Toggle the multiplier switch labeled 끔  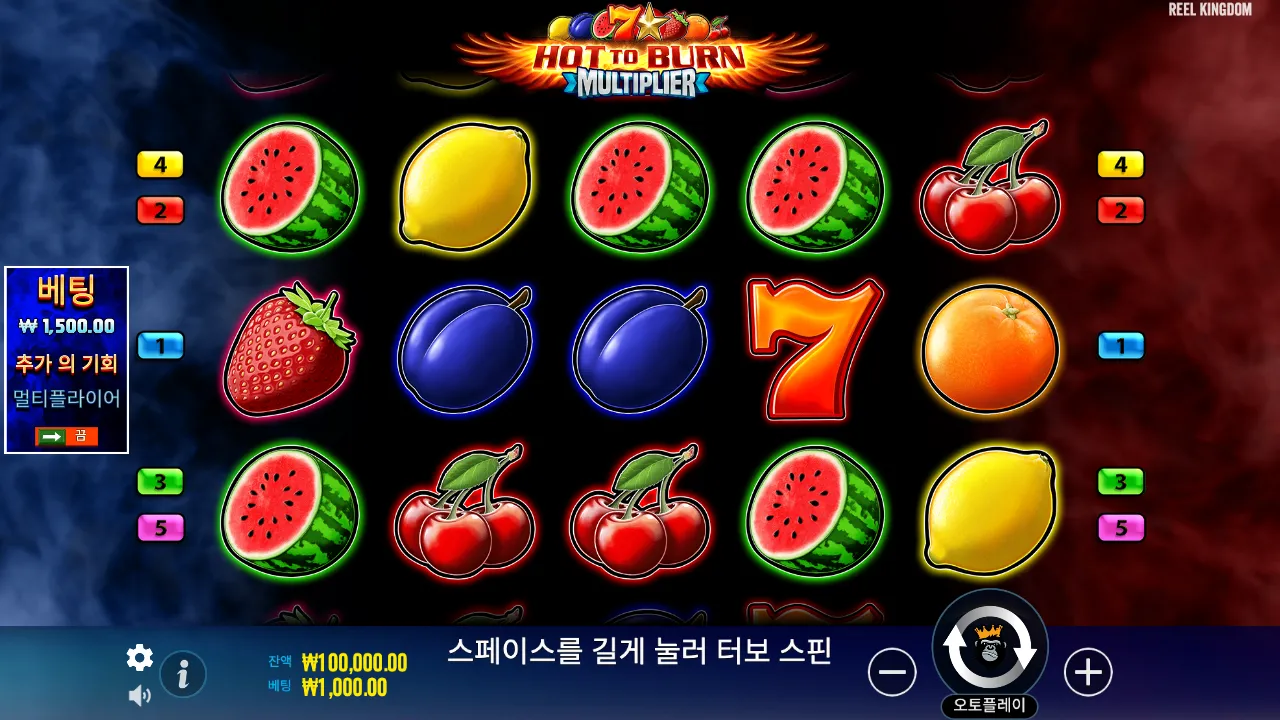(x=66, y=435)
